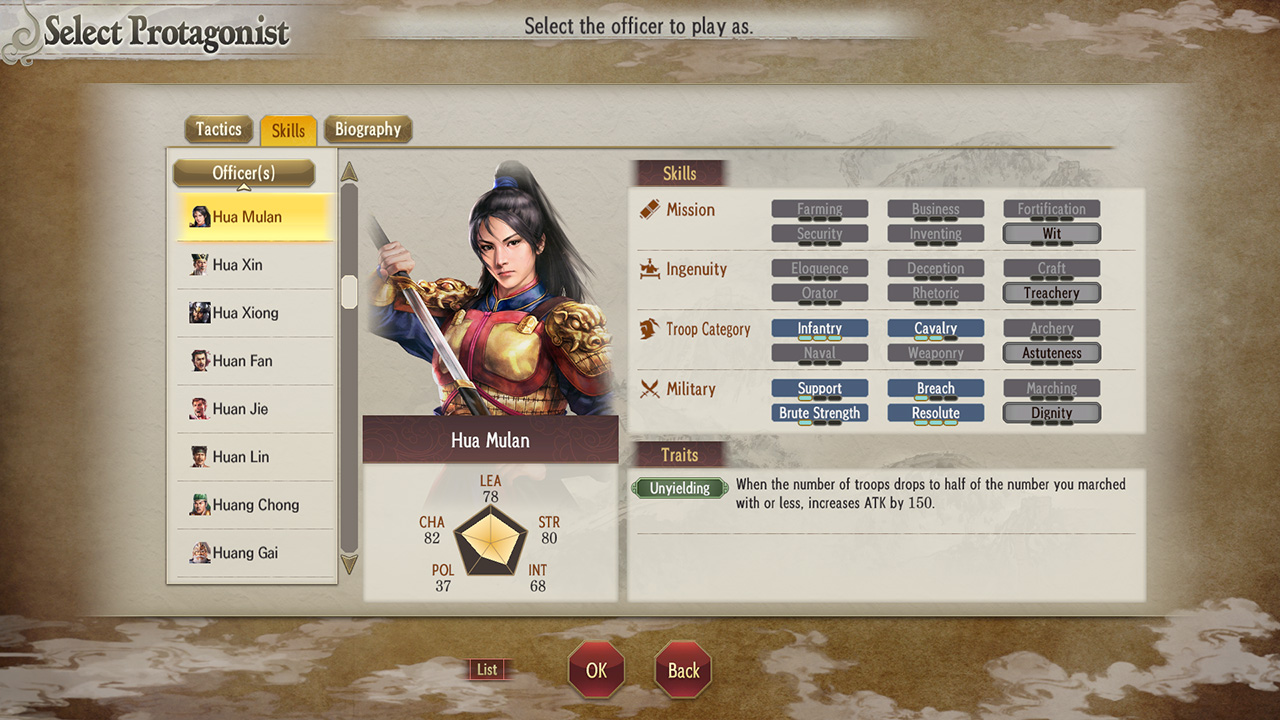The image size is (1280, 720).
Task: Click Hua Xiong's portrait icon
Action: 199,313
